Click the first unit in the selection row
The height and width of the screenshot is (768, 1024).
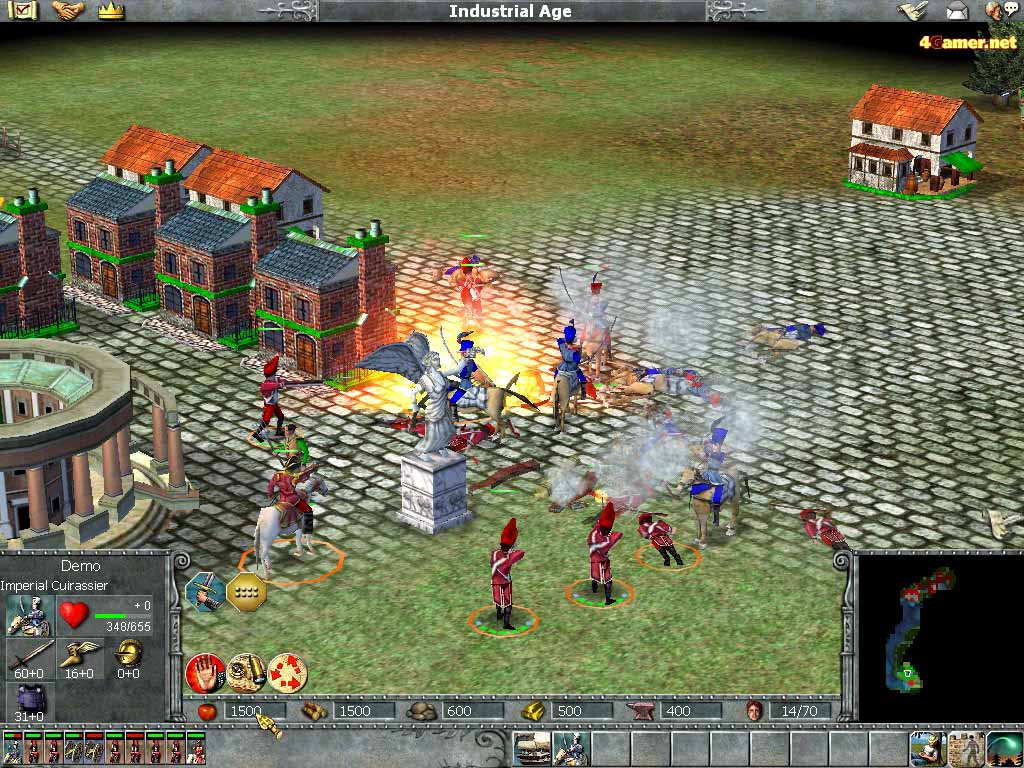[12, 749]
